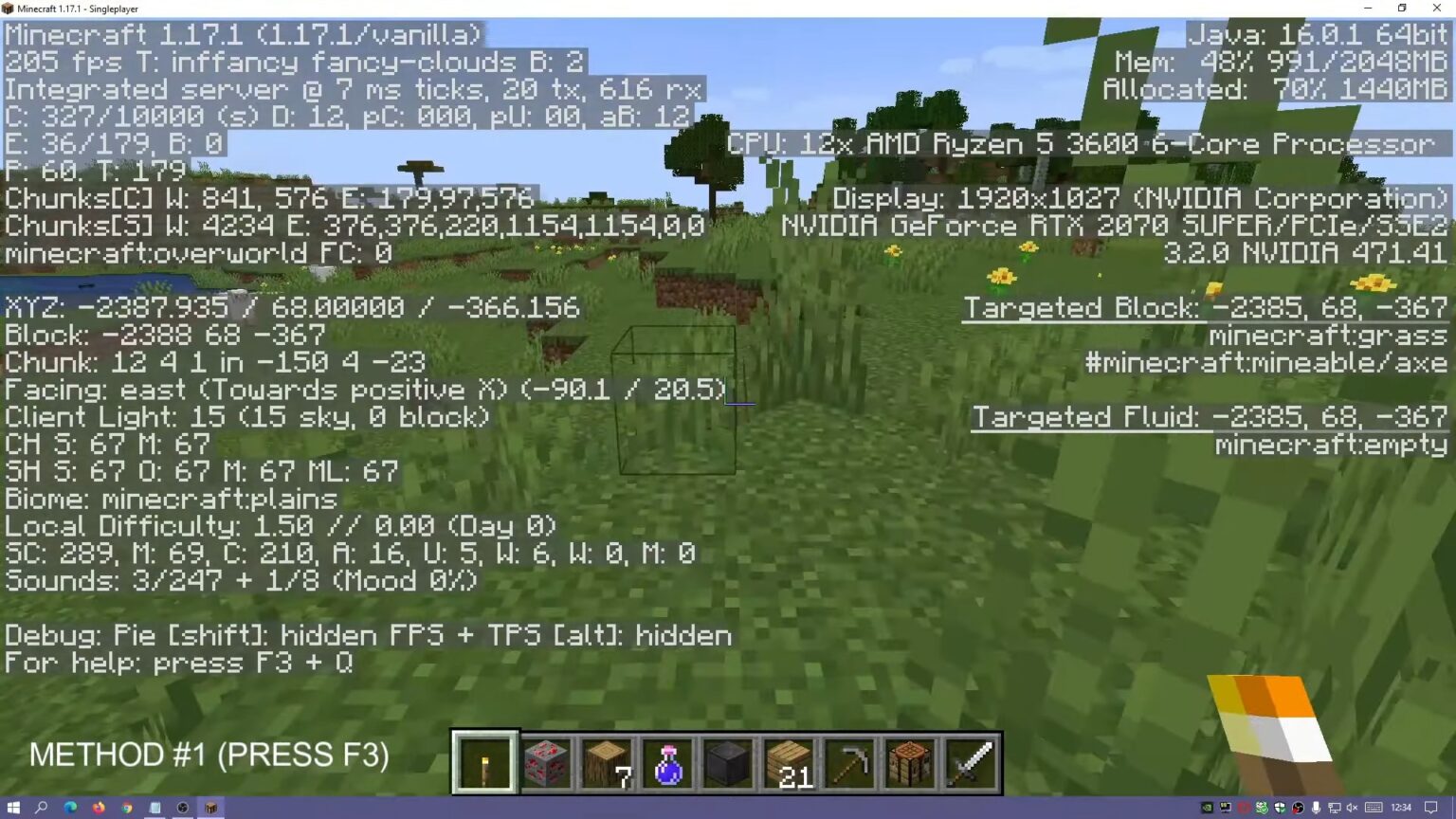The image size is (1456, 819).
Task: Open Windows Search from the taskbar
Action: point(43,808)
